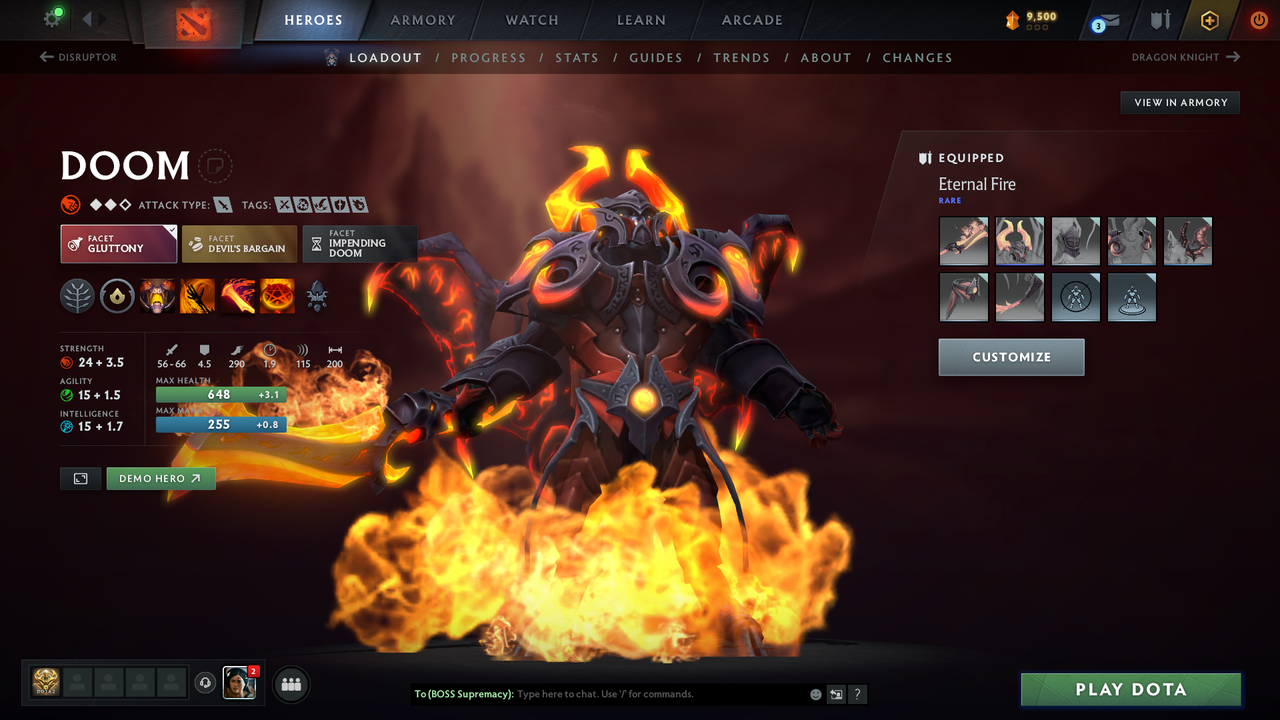Open the Doom ultimate ability icon
This screenshot has width=1280, height=720.
tap(277, 296)
